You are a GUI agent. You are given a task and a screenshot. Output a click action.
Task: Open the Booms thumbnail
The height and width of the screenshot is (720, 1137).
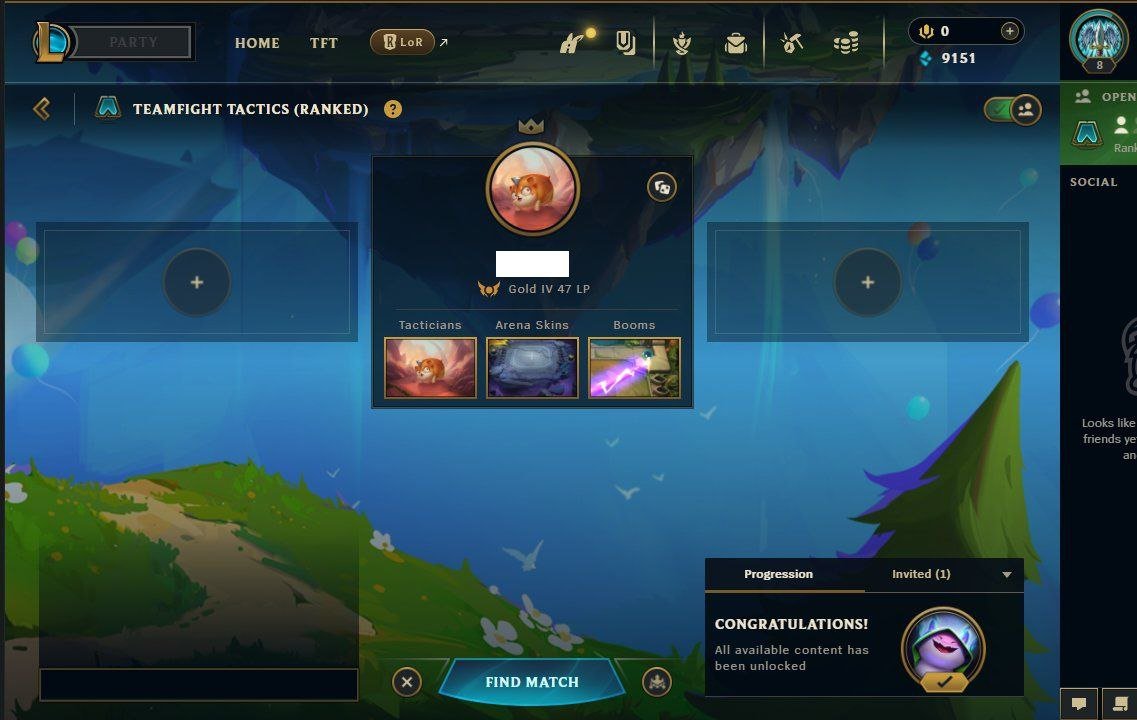(634, 367)
